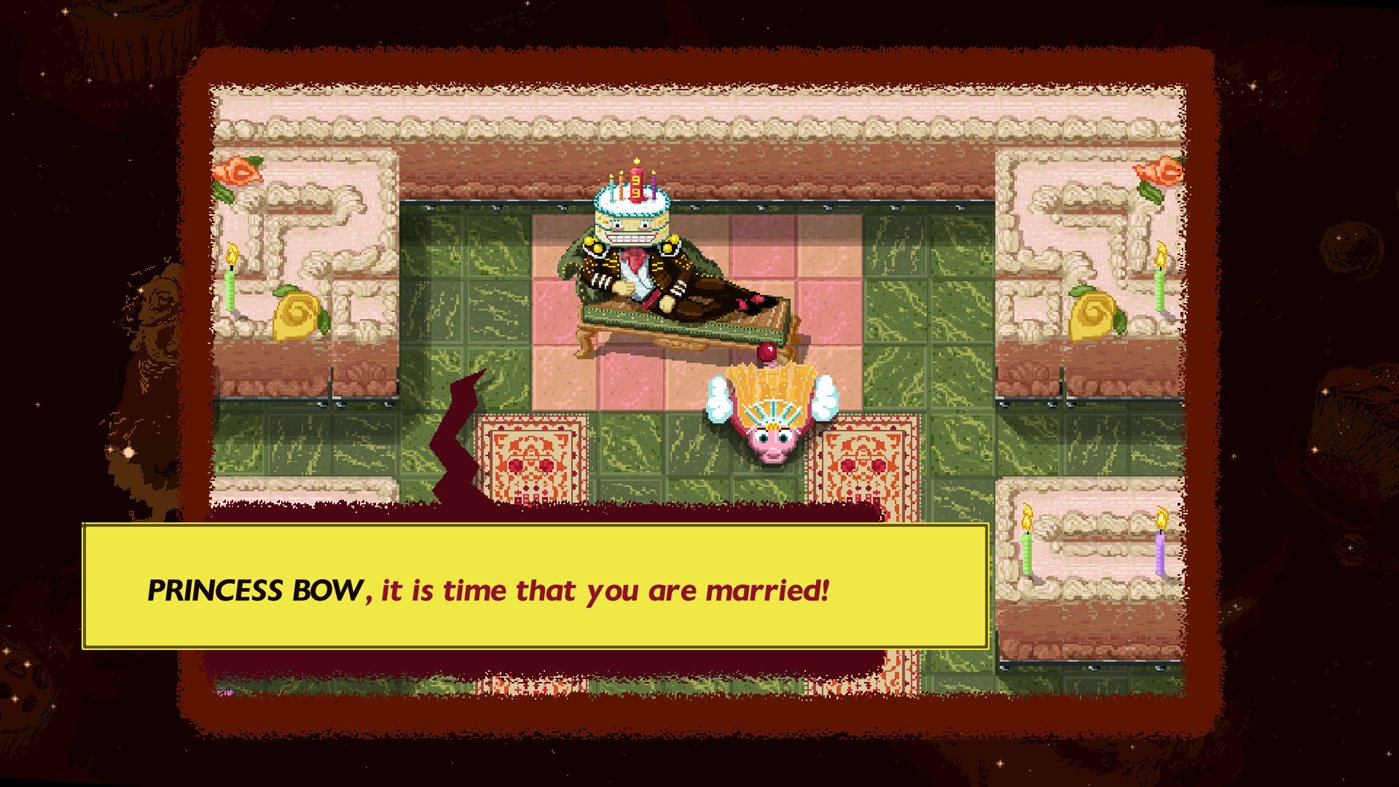
Task: Click the orange rose decoration on the right wall
Action: click(1162, 170)
